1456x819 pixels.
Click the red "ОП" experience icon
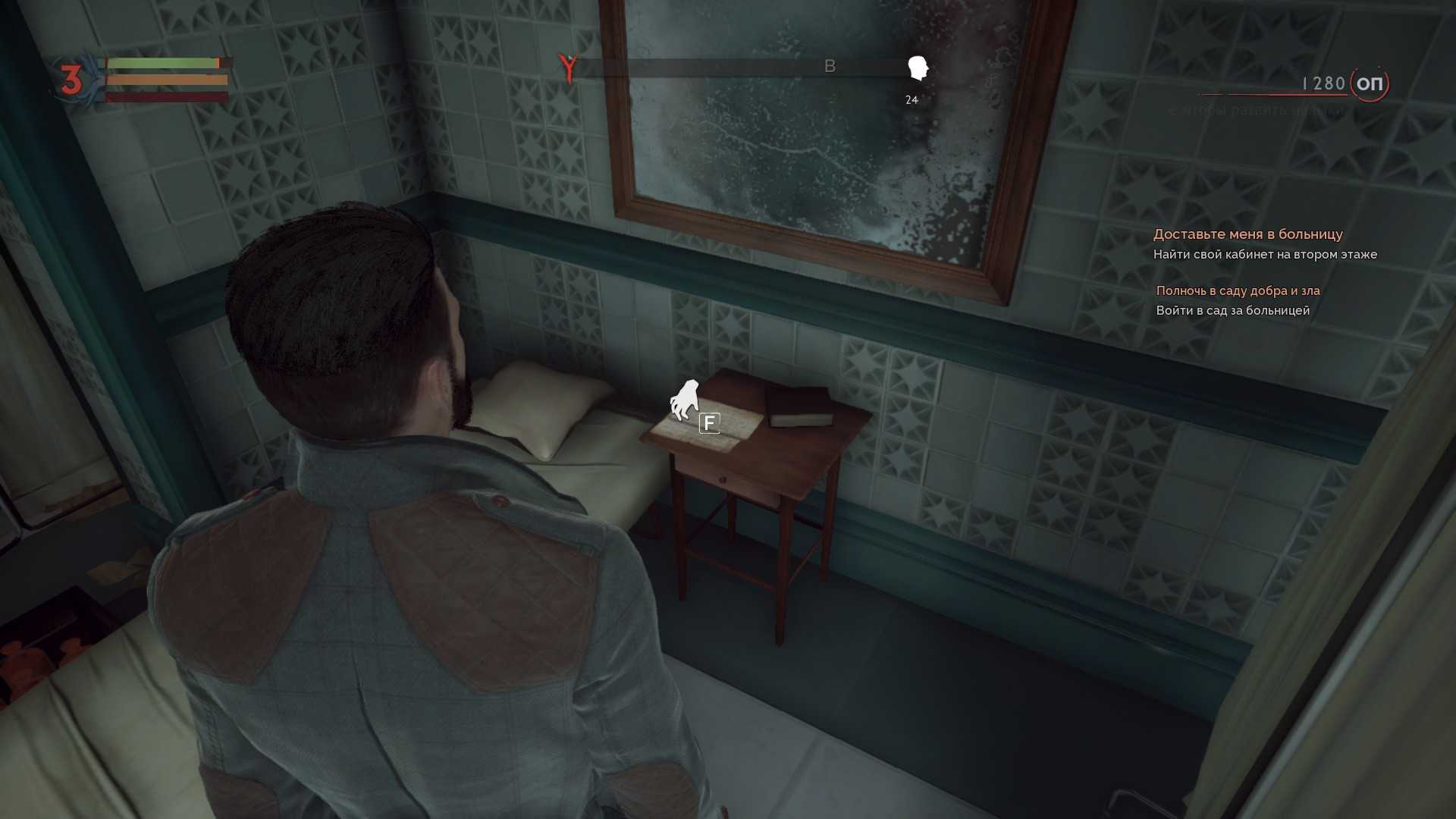click(1369, 83)
